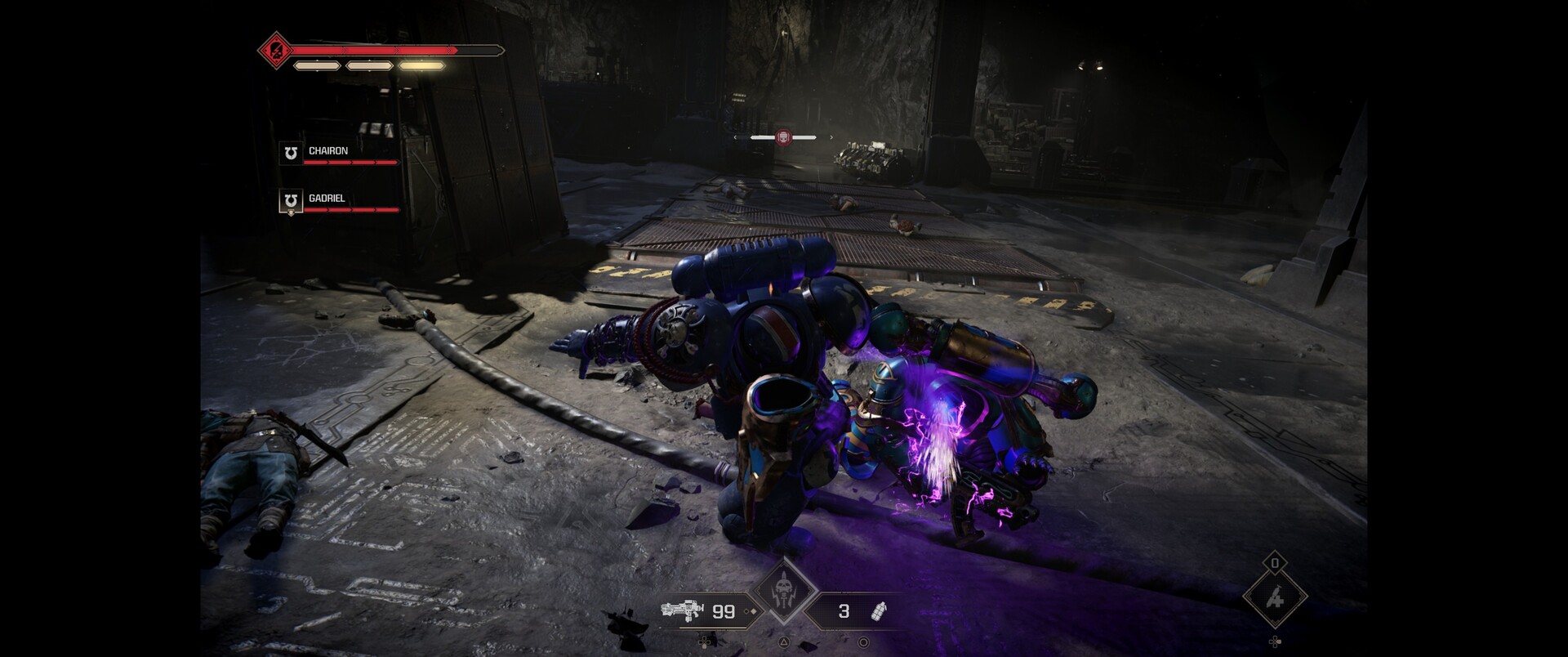Click the red player emblem beside health bar
The height and width of the screenshot is (657, 1568).
click(276, 51)
